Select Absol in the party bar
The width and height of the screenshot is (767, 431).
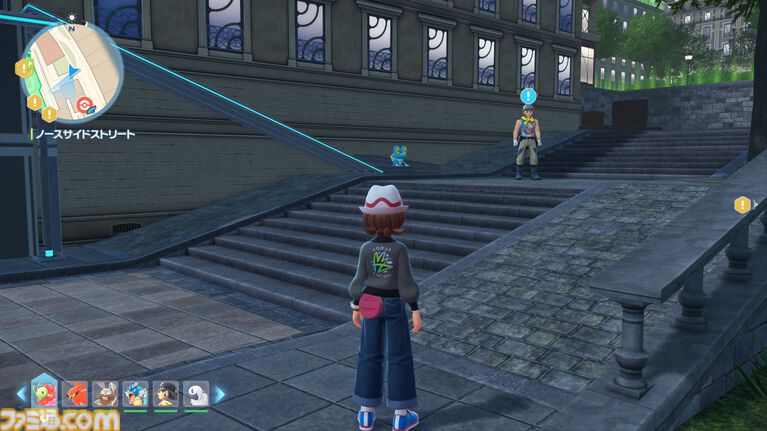point(196,394)
